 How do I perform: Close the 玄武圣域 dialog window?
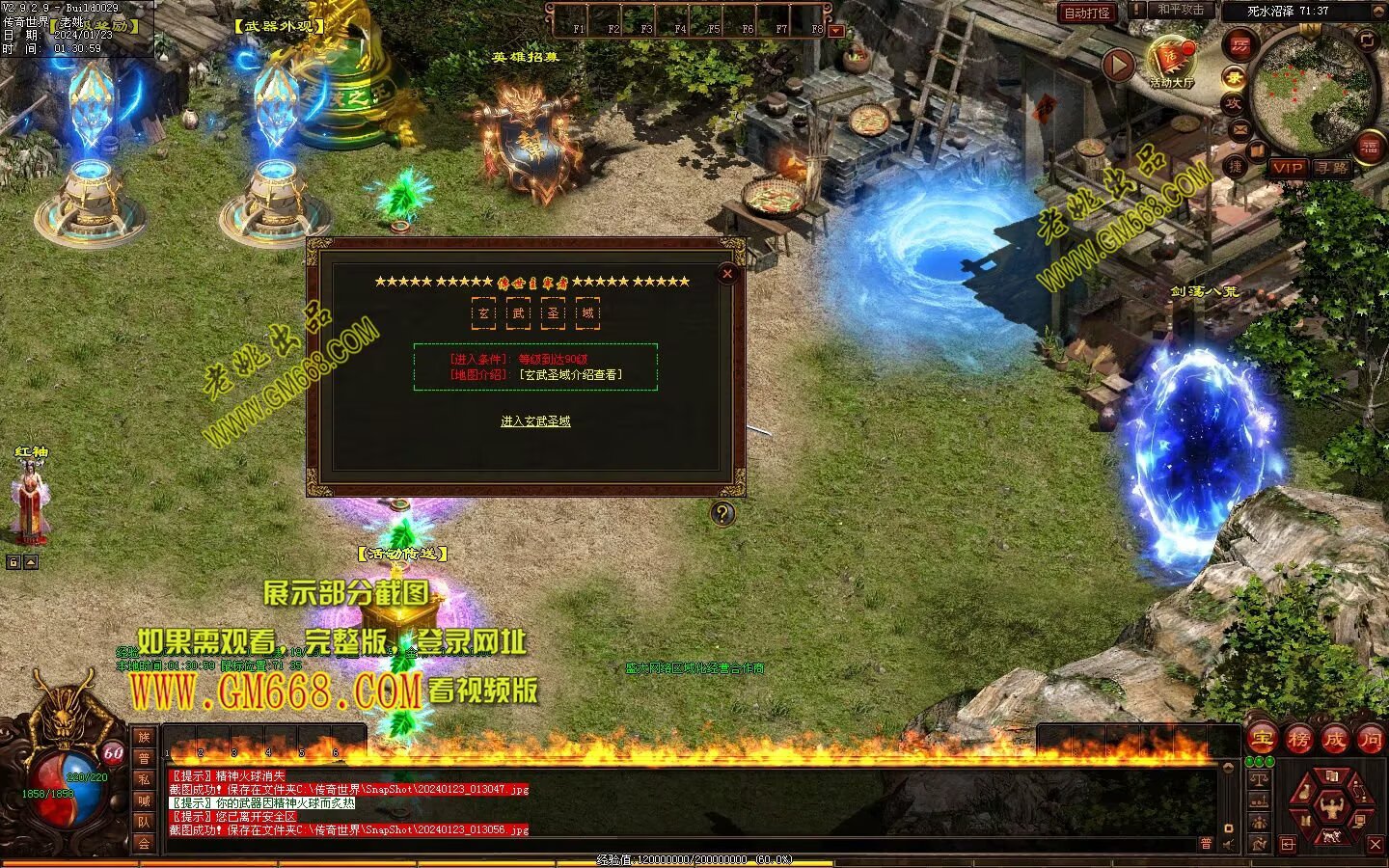[727, 274]
